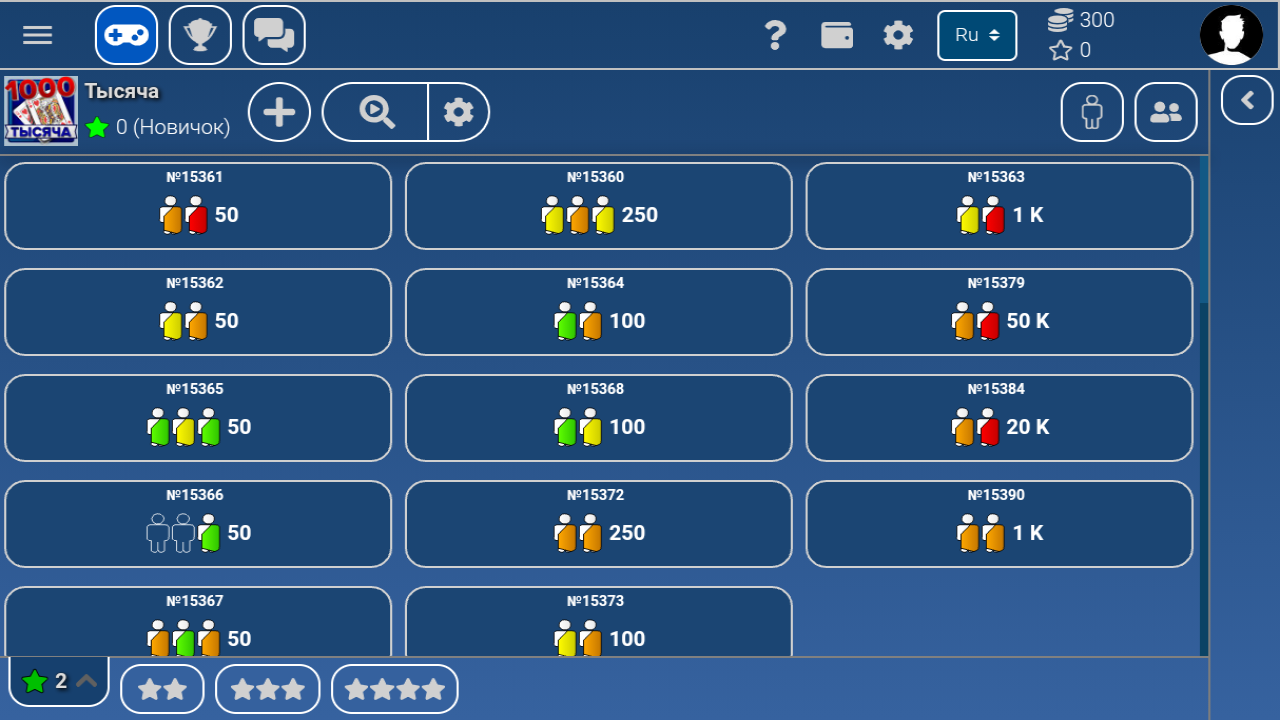Open the games lobby gamepad icon
Viewport: 1280px width, 720px height.
[x=125, y=34]
